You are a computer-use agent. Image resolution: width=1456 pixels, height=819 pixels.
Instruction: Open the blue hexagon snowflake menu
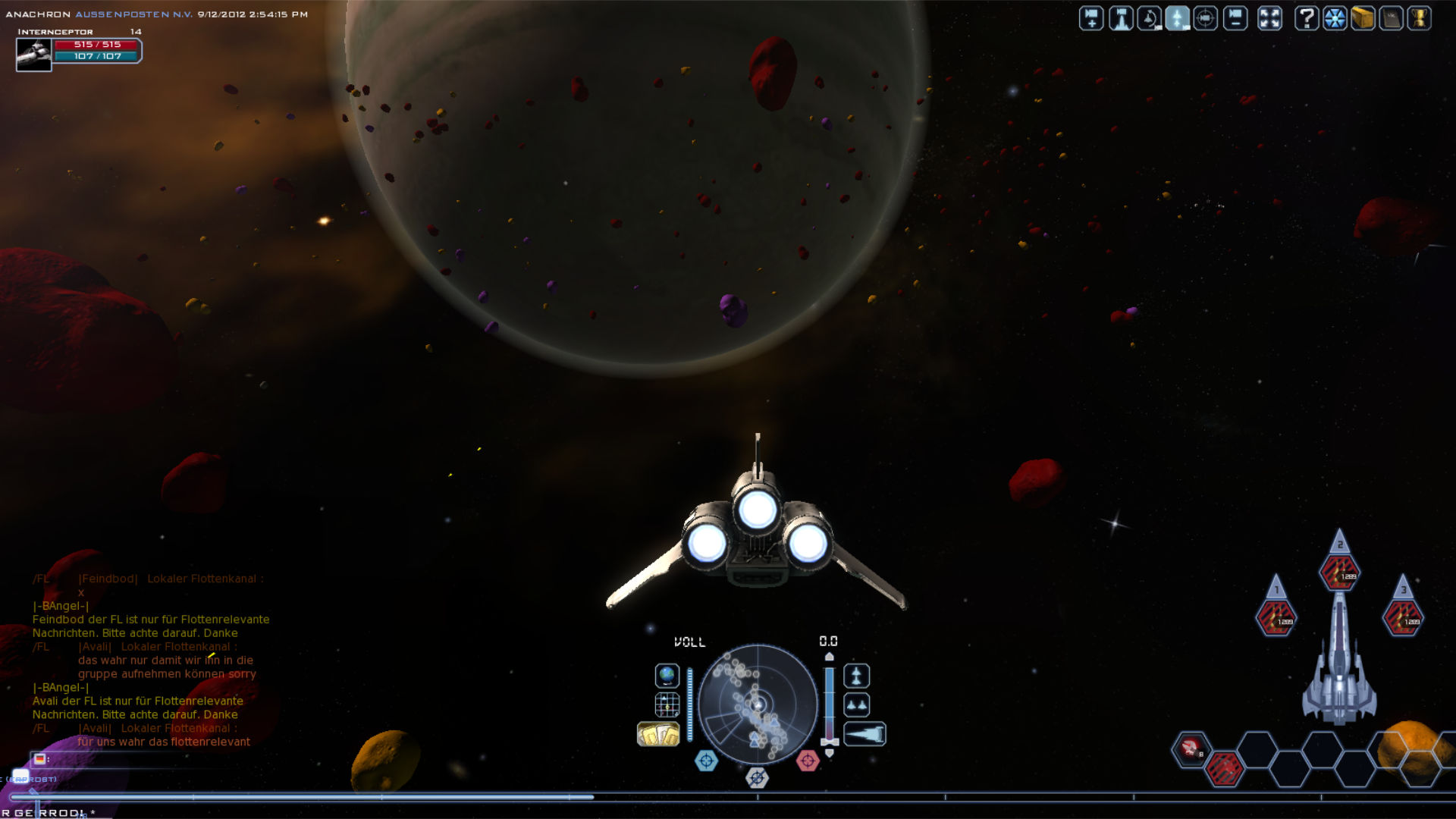pyautogui.click(x=1335, y=18)
